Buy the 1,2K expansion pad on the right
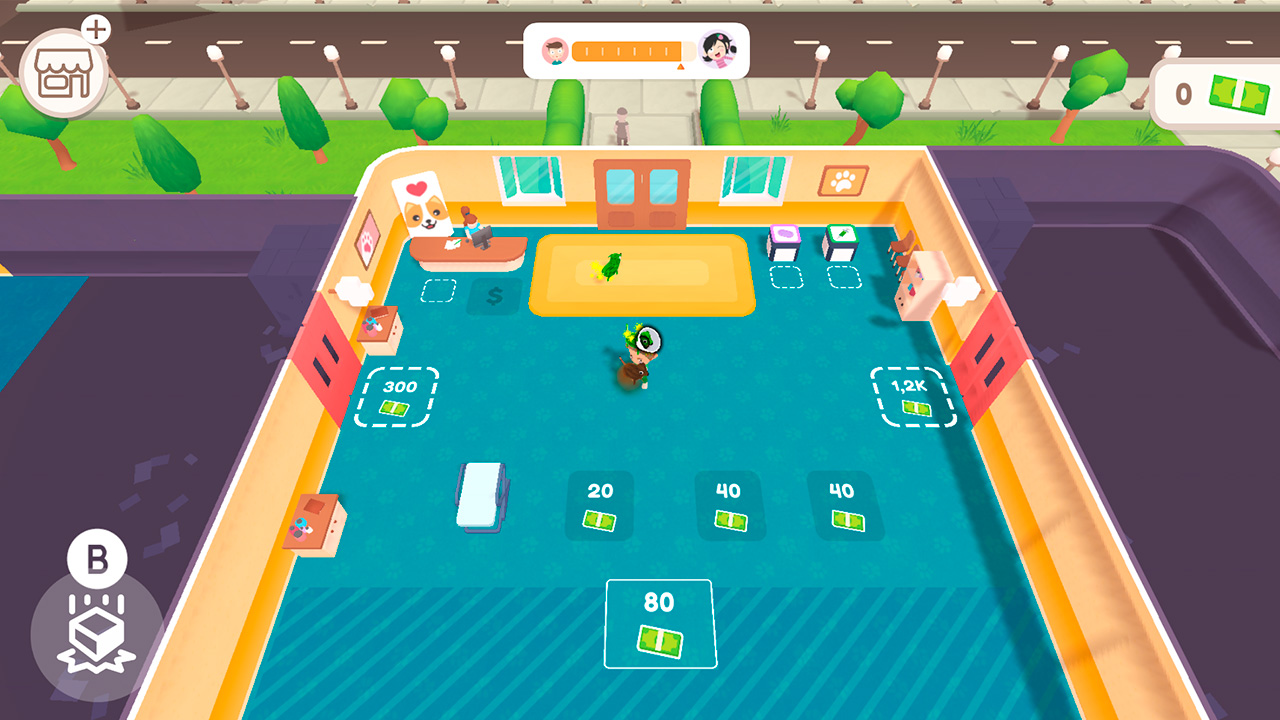Screen dimensions: 1280x720 (x=911, y=395)
